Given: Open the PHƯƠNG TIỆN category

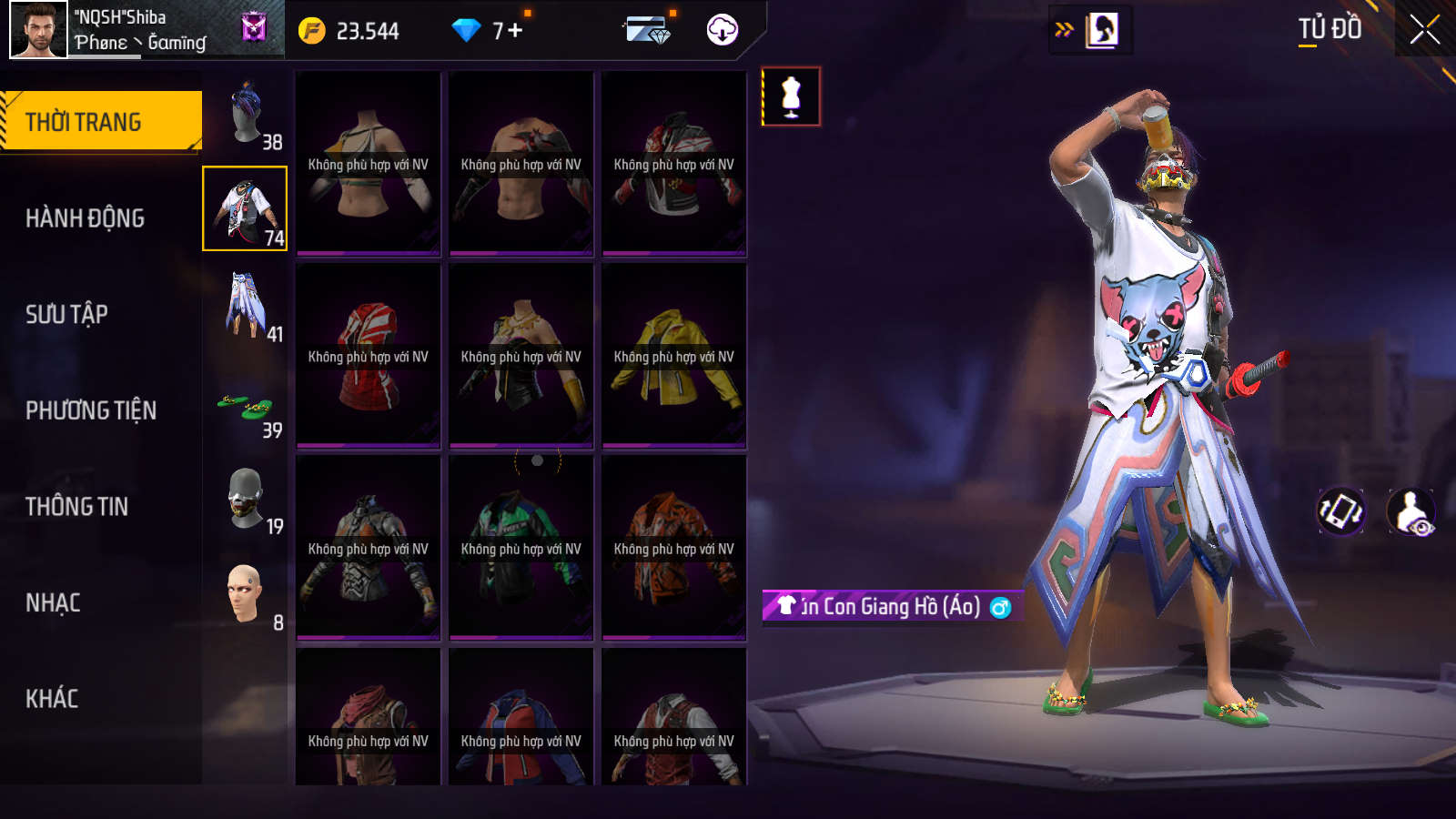Looking at the screenshot, I should [91, 410].
